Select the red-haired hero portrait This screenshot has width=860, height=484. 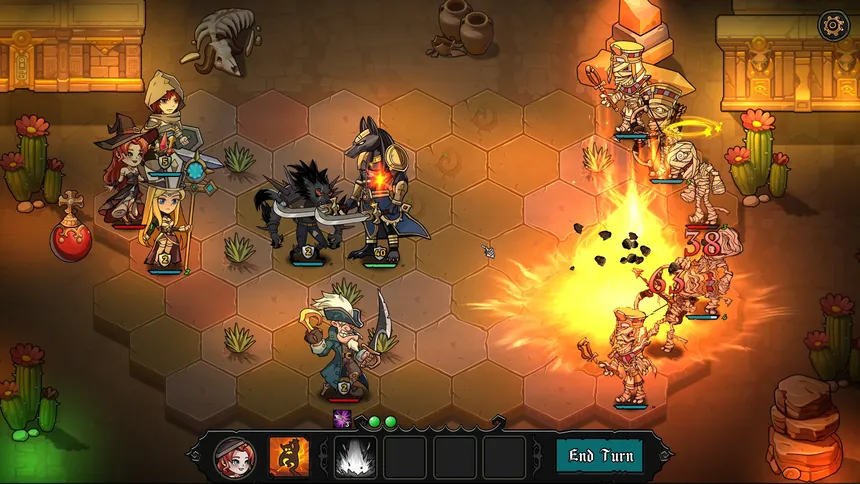click(x=235, y=457)
